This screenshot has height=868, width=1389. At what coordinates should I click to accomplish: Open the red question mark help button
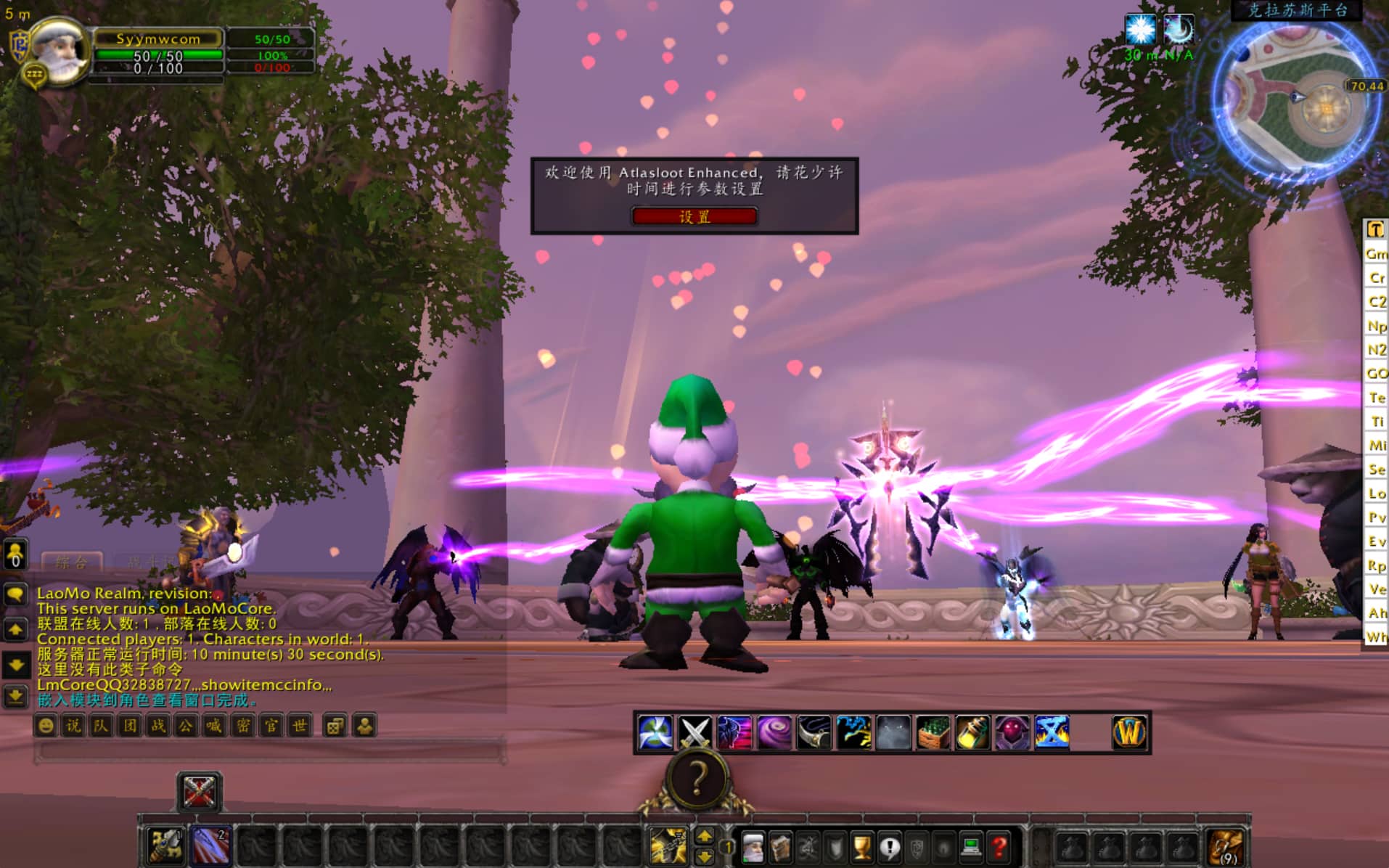[x=999, y=847]
